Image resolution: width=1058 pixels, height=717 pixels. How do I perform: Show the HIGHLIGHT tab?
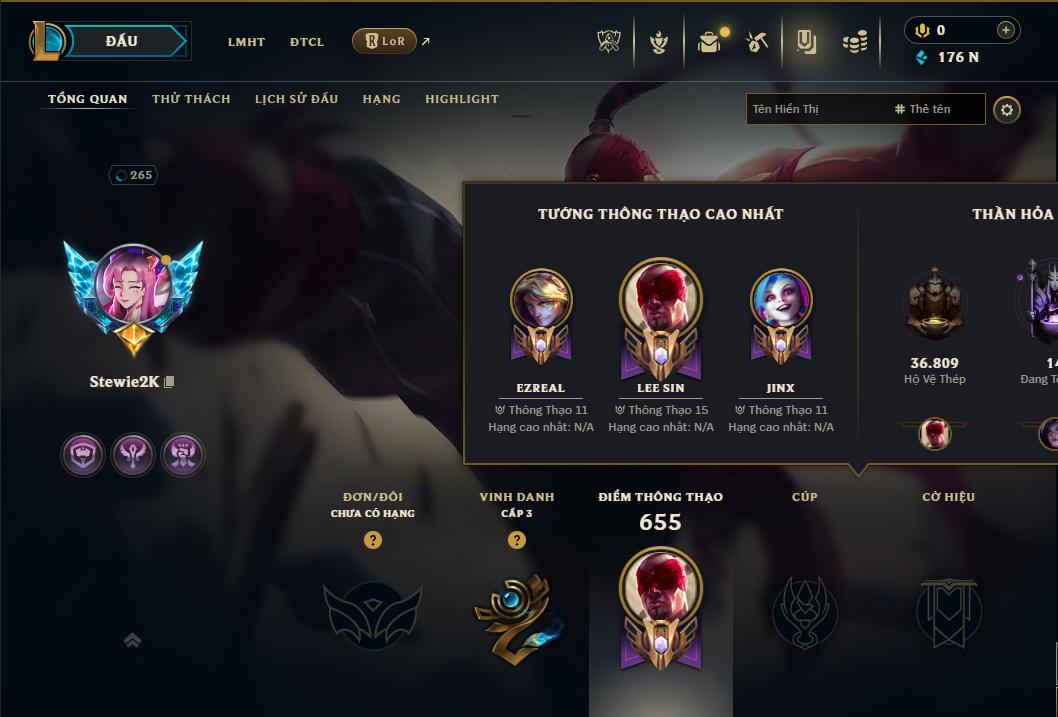(x=461, y=99)
